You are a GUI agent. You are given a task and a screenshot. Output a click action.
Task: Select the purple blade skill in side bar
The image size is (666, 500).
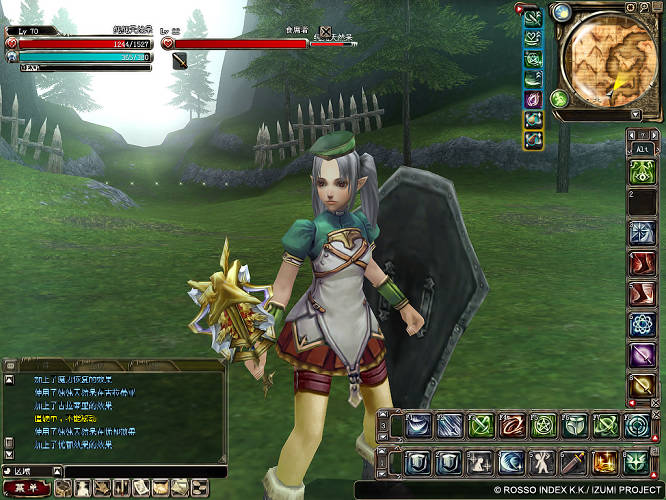pyautogui.click(x=641, y=355)
